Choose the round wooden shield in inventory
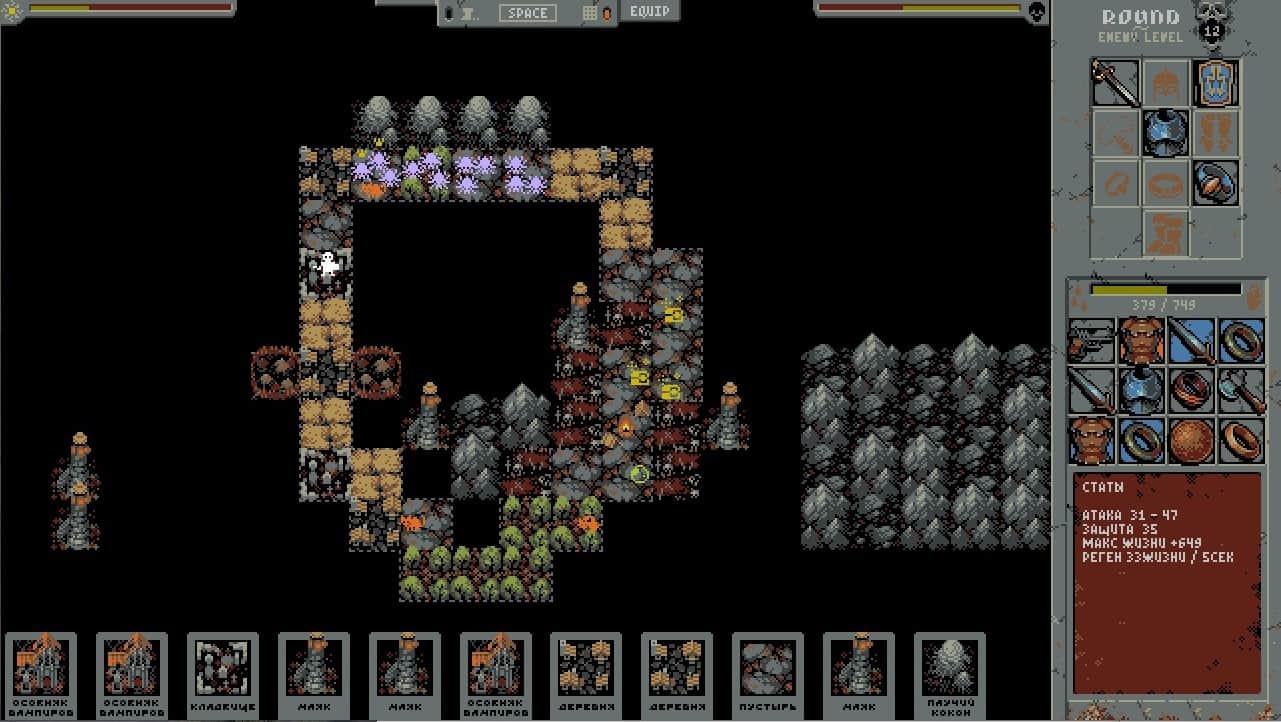The width and height of the screenshot is (1281, 722). [1191, 441]
